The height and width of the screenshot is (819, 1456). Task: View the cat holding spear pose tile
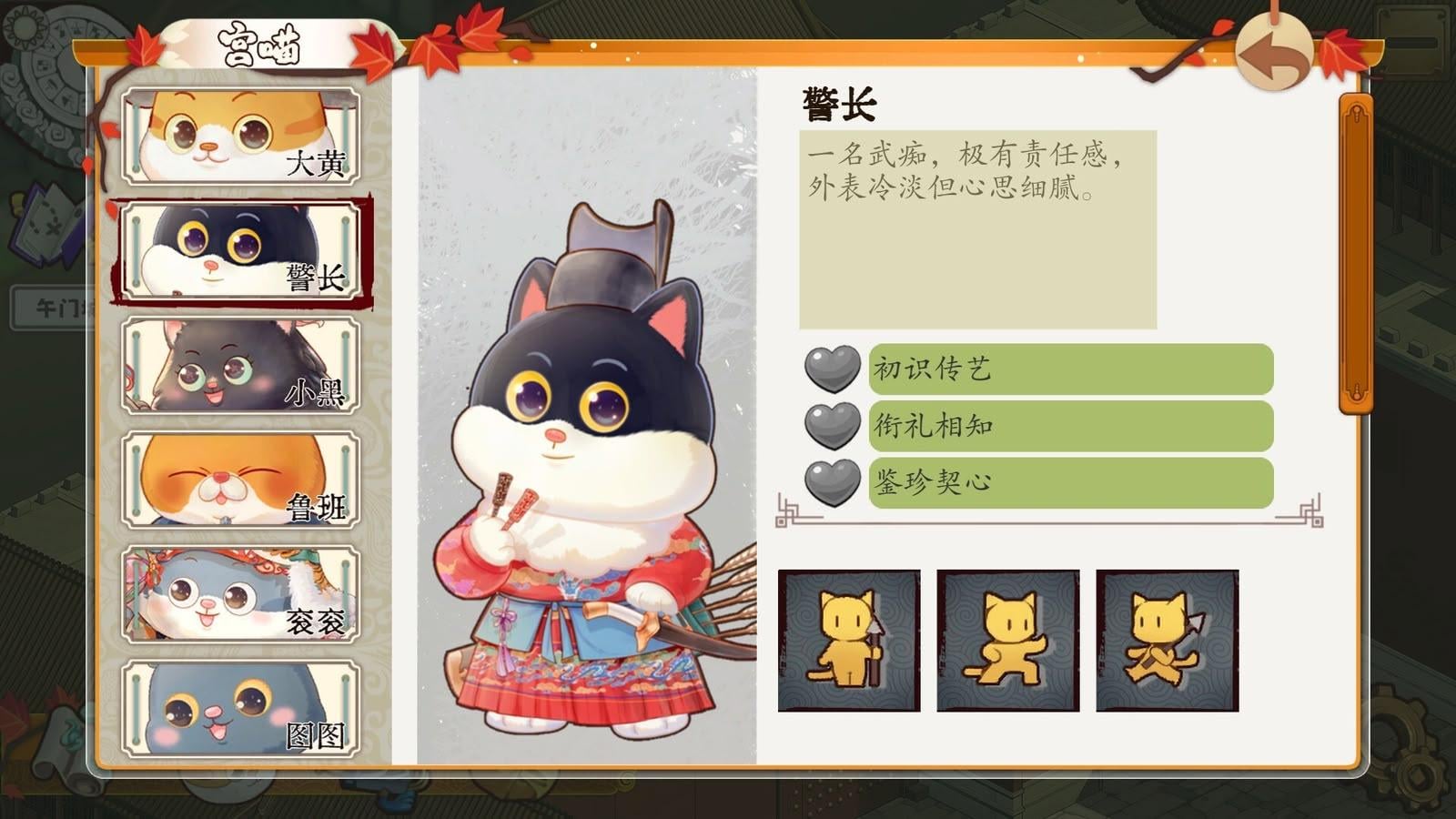[849, 641]
